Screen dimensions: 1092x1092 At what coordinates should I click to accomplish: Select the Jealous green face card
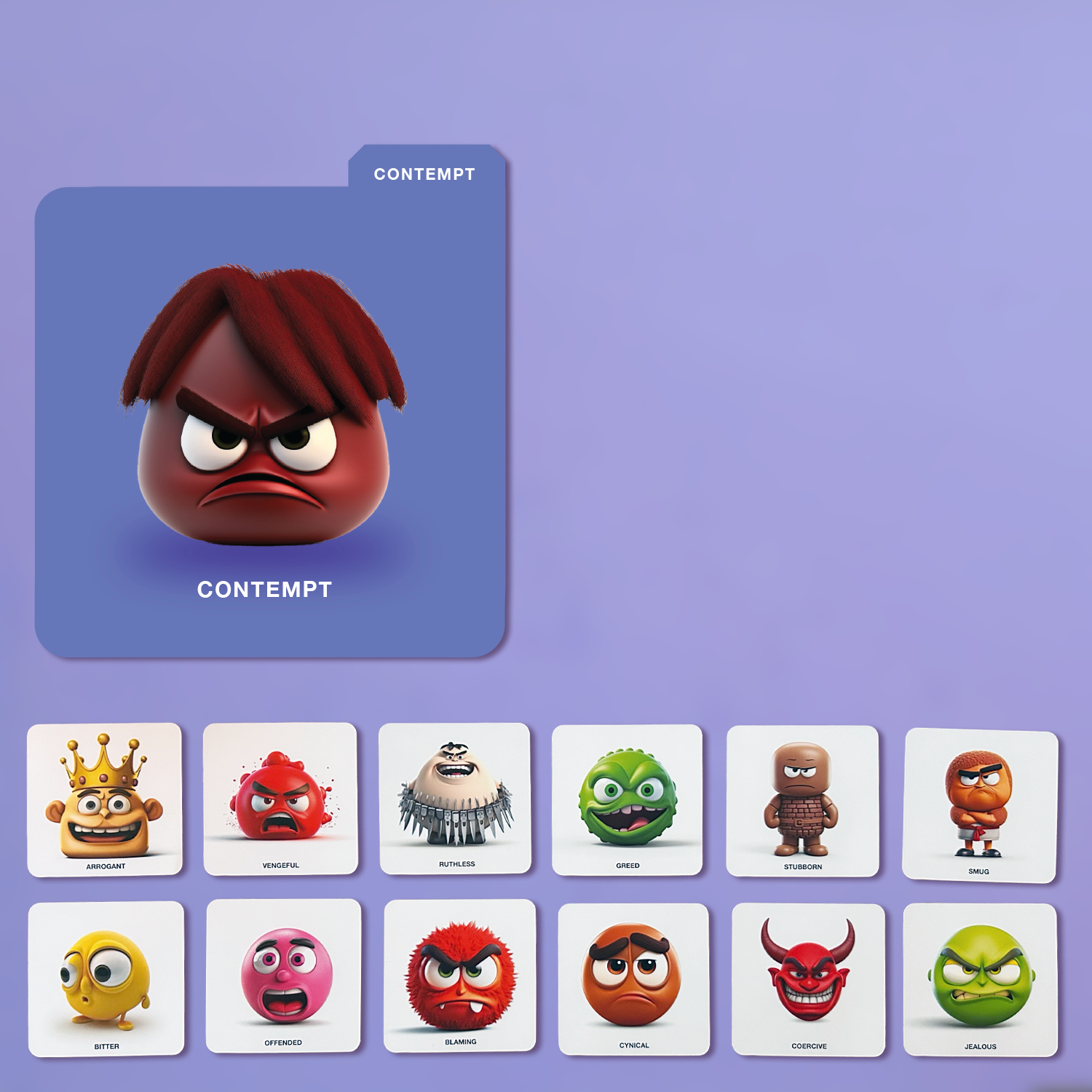pos(980,979)
